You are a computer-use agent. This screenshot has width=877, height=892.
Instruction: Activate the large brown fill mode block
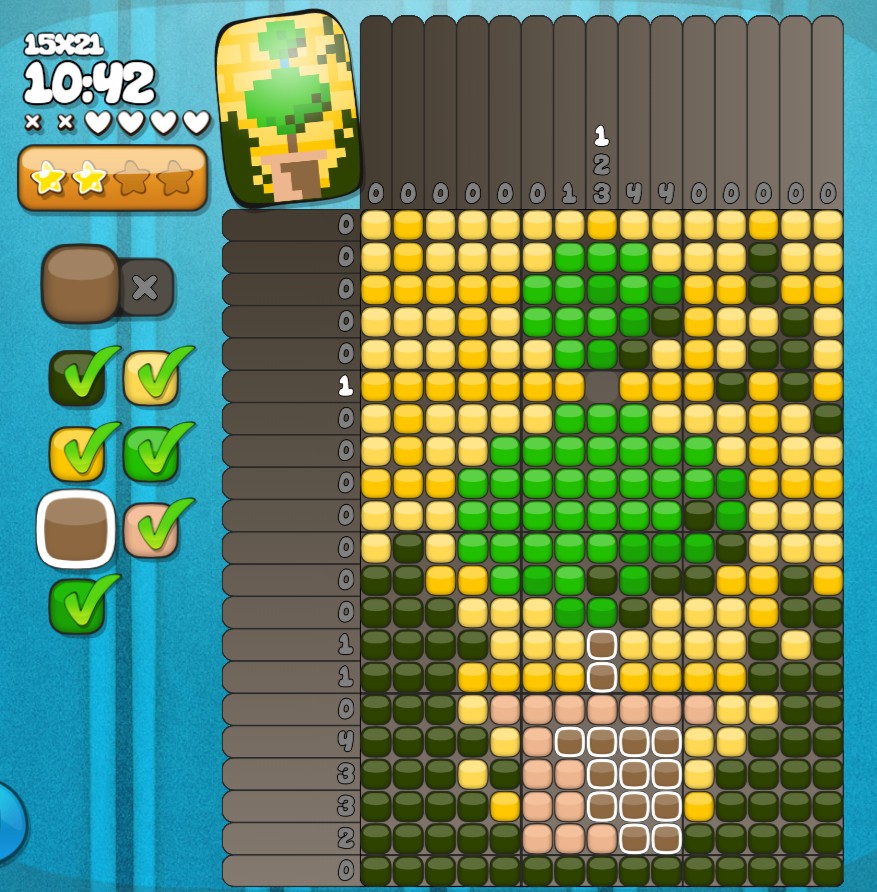(x=81, y=284)
